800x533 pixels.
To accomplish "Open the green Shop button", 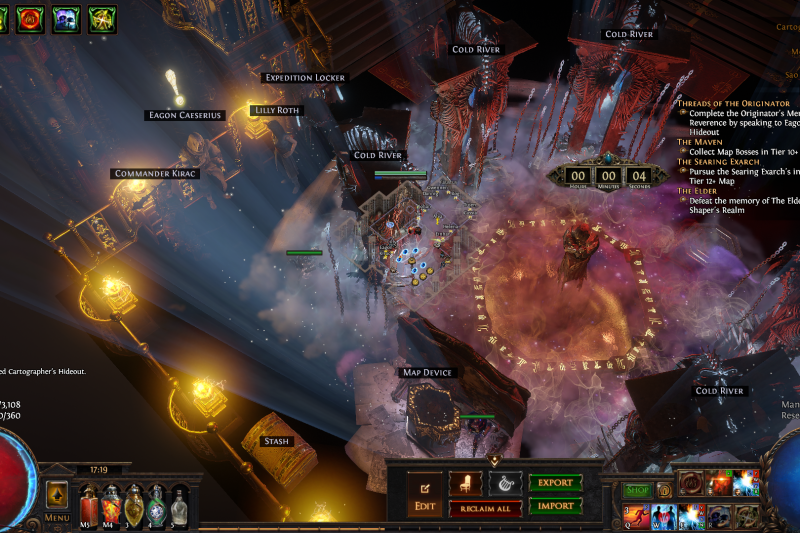I will tap(636, 490).
